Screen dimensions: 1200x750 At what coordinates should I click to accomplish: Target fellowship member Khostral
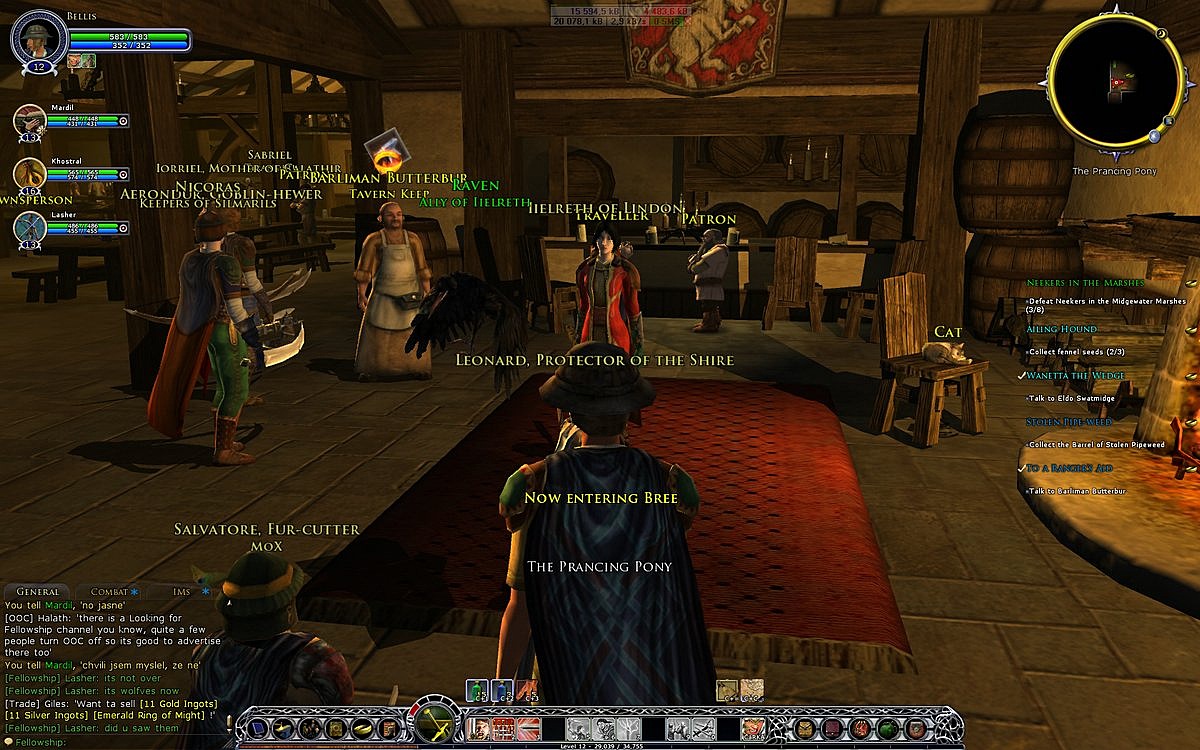point(29,174)
